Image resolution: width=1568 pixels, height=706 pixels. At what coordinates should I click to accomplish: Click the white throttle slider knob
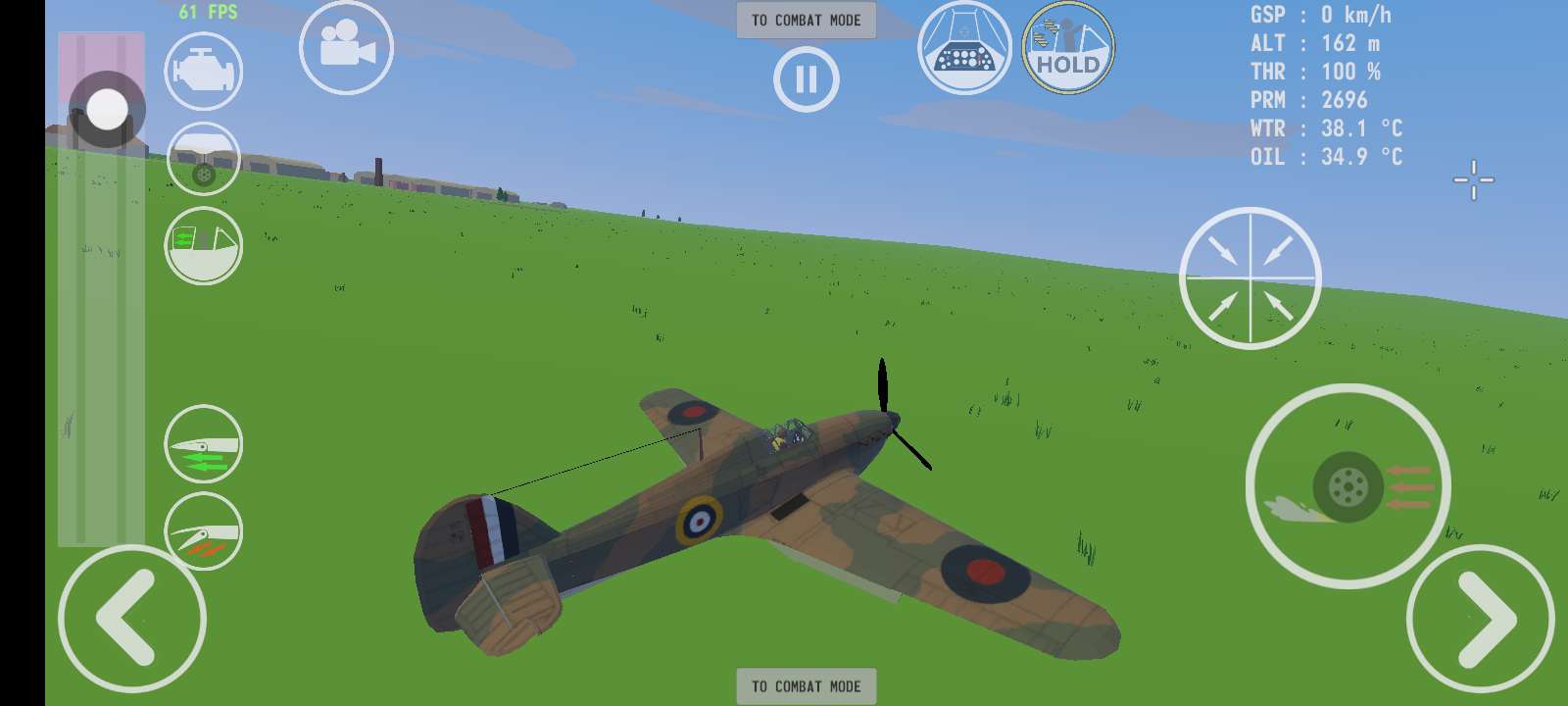pos(107,109)
